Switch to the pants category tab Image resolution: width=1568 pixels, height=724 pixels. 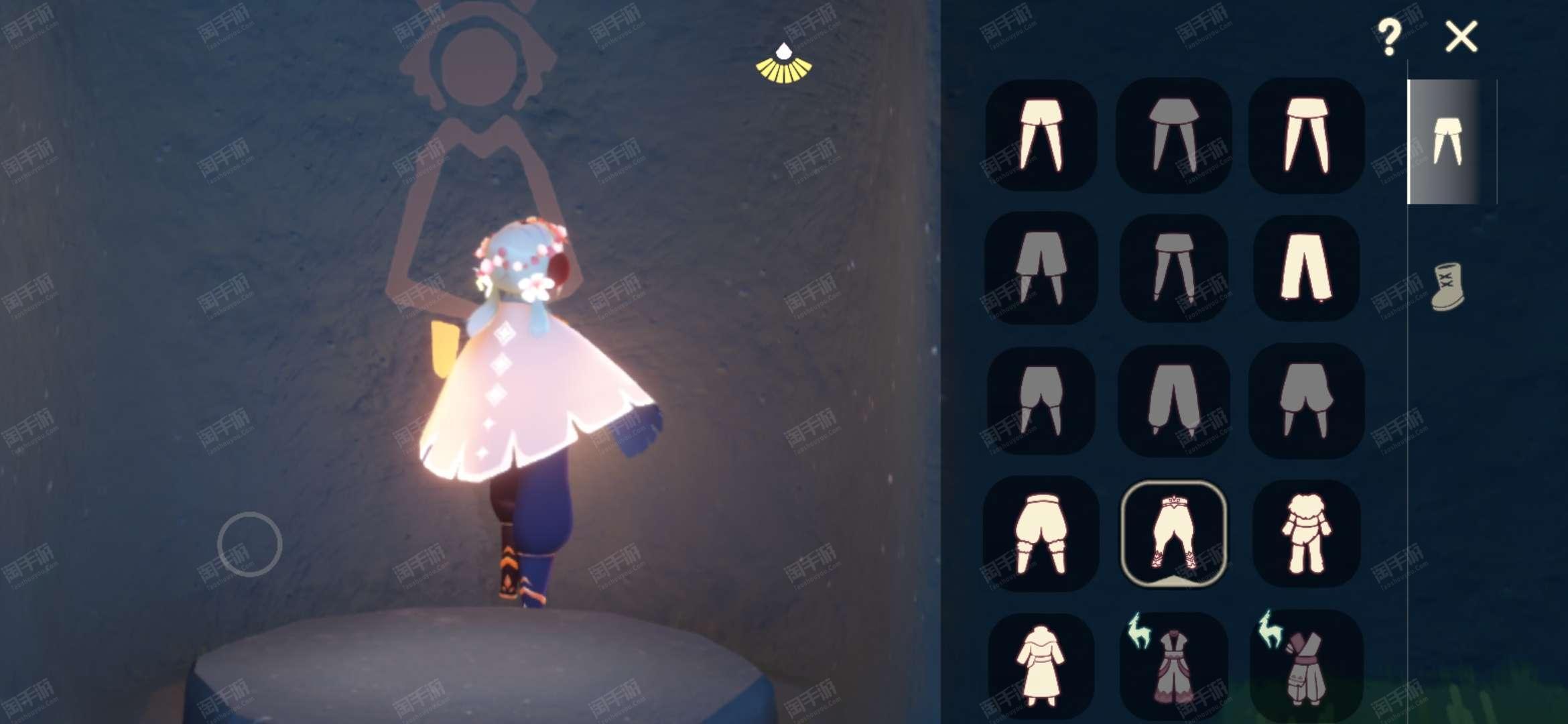tap(1446, 141)
